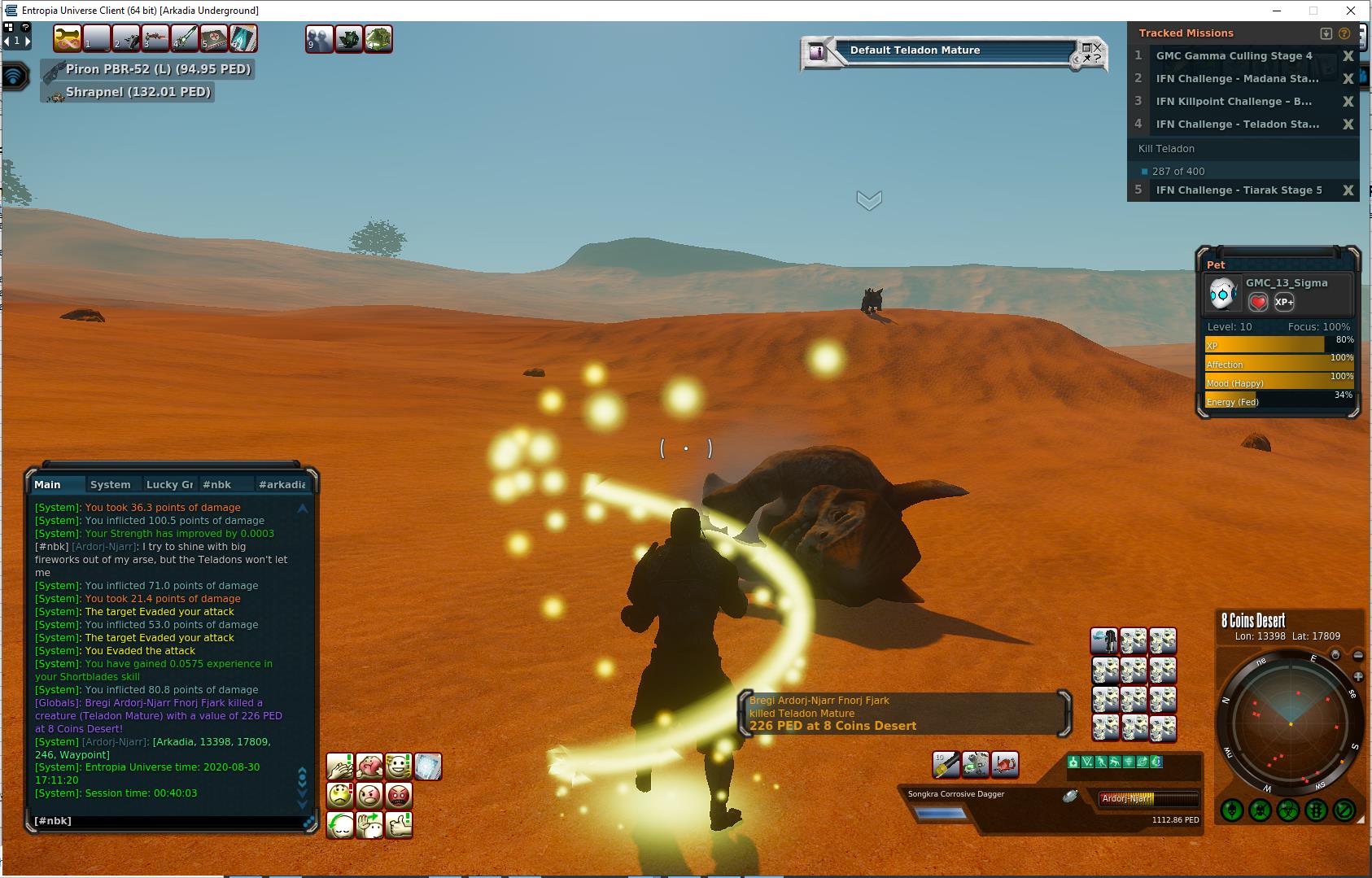Click the chat input field

coord(163,820)
